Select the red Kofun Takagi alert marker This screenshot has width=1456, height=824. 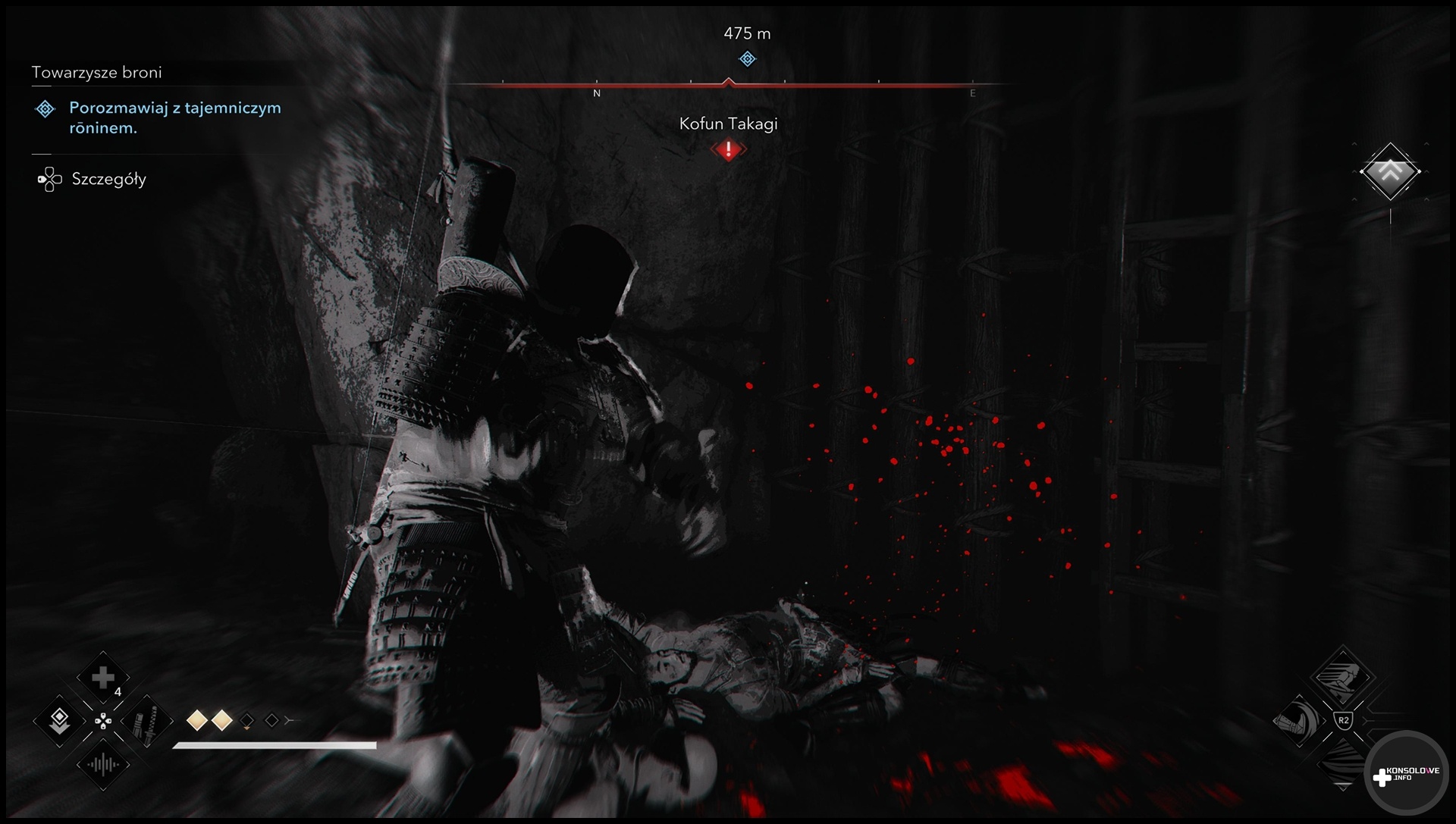pyautogui.click(x=729, y=150)
